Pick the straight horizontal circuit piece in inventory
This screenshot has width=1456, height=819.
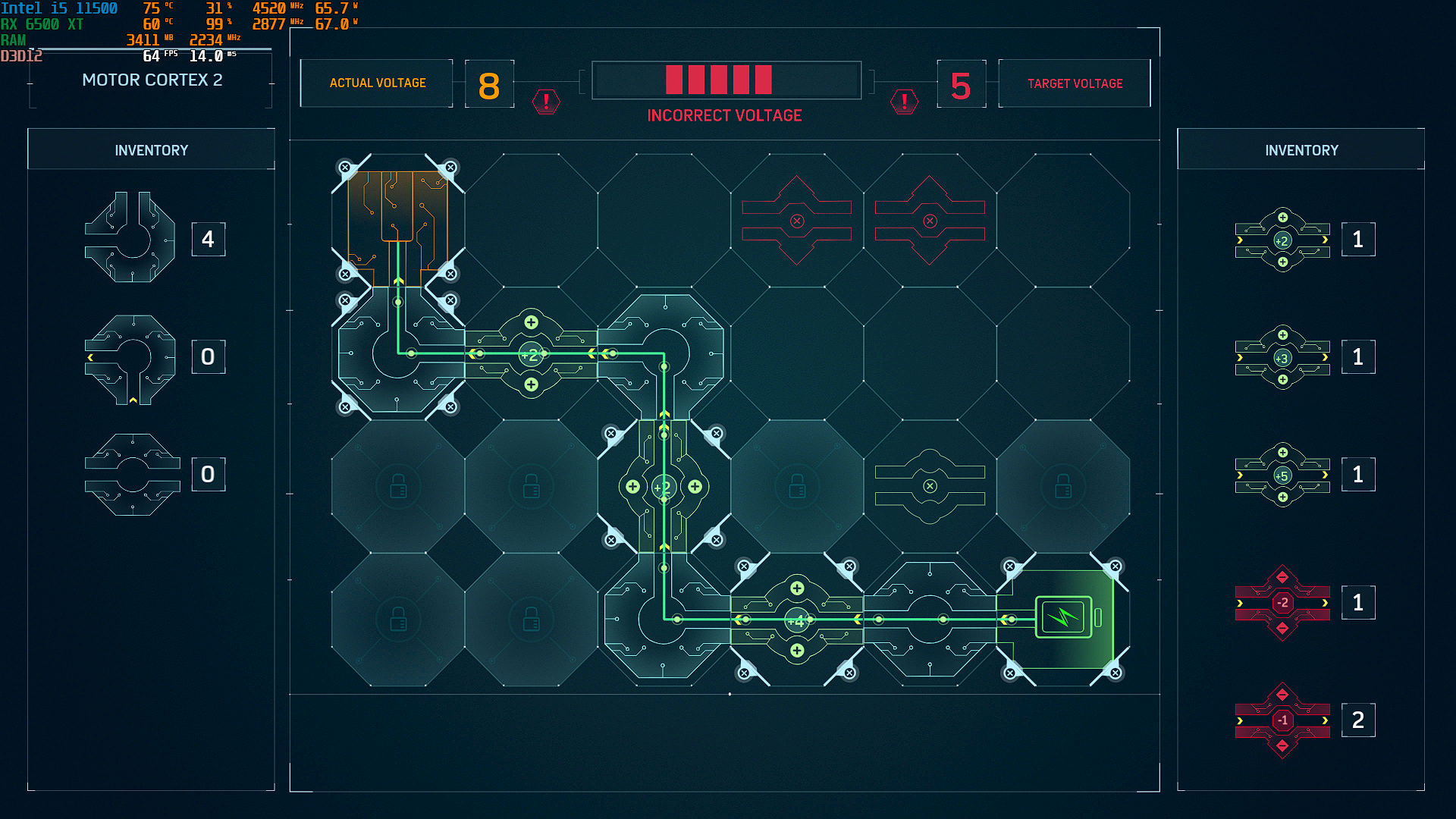pos(133,475)
